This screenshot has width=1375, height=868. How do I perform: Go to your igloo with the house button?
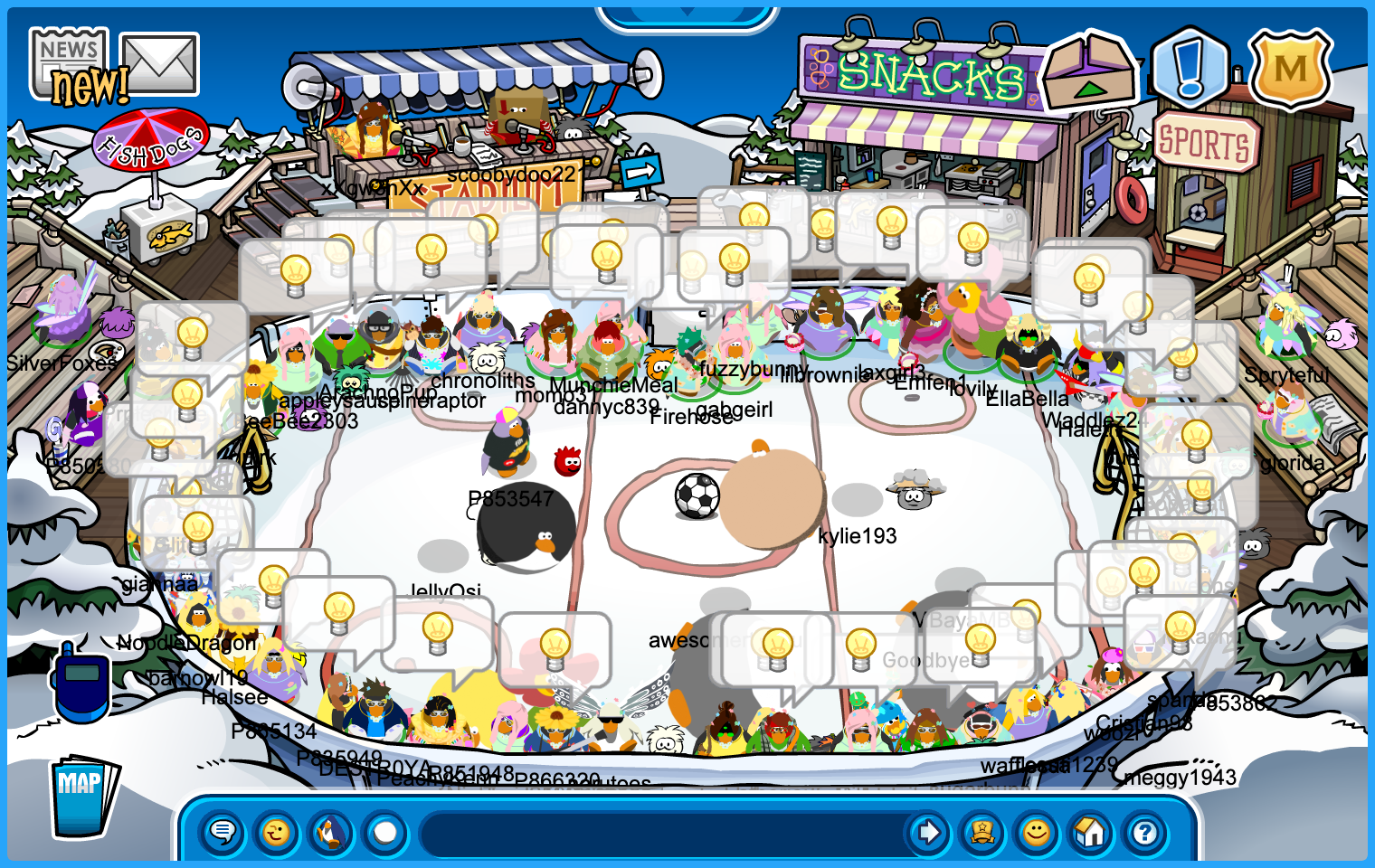[x=1091, y=832]
